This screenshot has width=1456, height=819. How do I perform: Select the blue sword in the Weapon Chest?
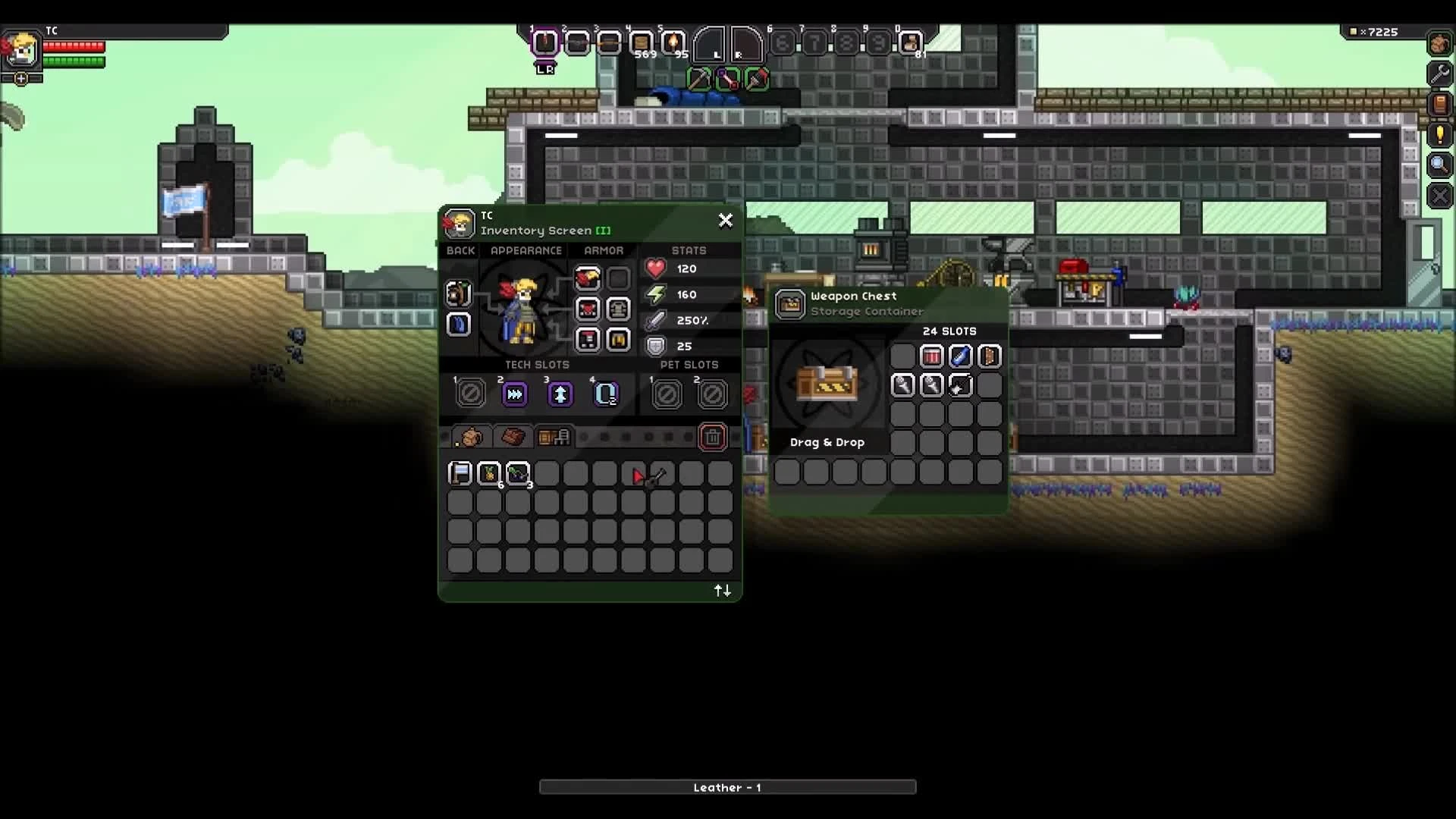(x=961, y=356)
